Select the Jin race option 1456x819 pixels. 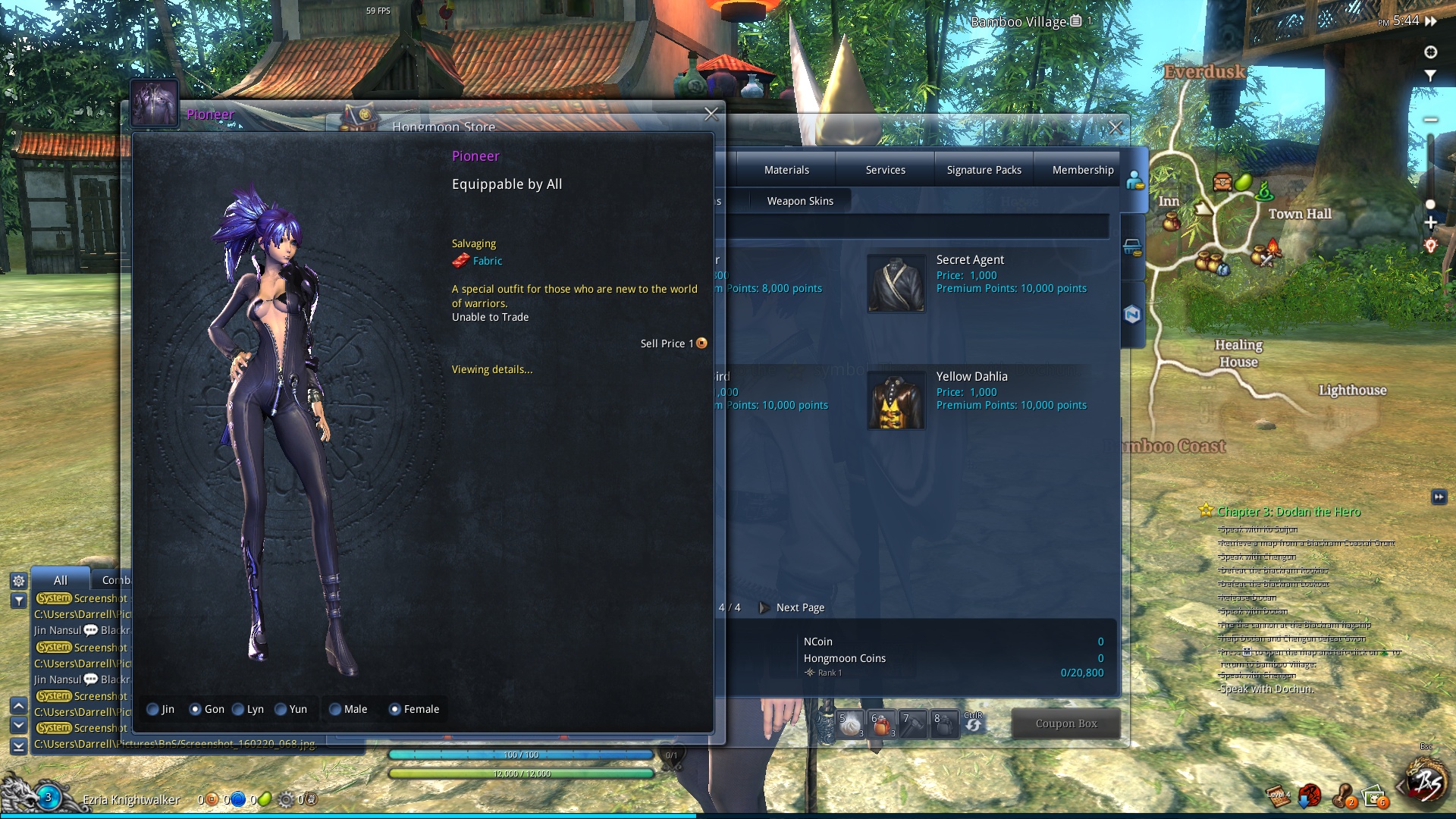(153, 710)
